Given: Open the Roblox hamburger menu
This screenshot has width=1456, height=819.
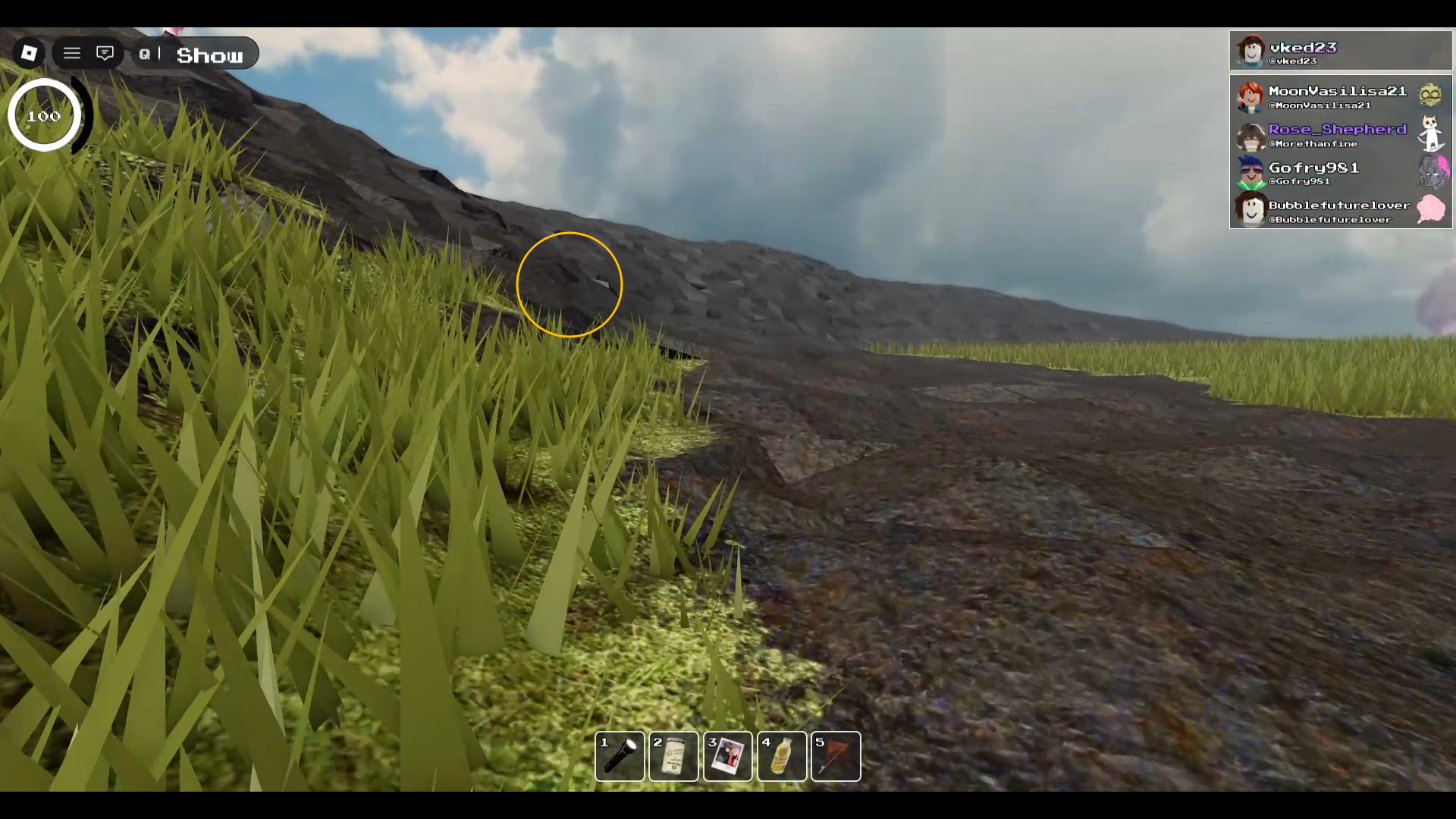Looking at the screenshot, I should pyautogui.click(x=71, y=53).
